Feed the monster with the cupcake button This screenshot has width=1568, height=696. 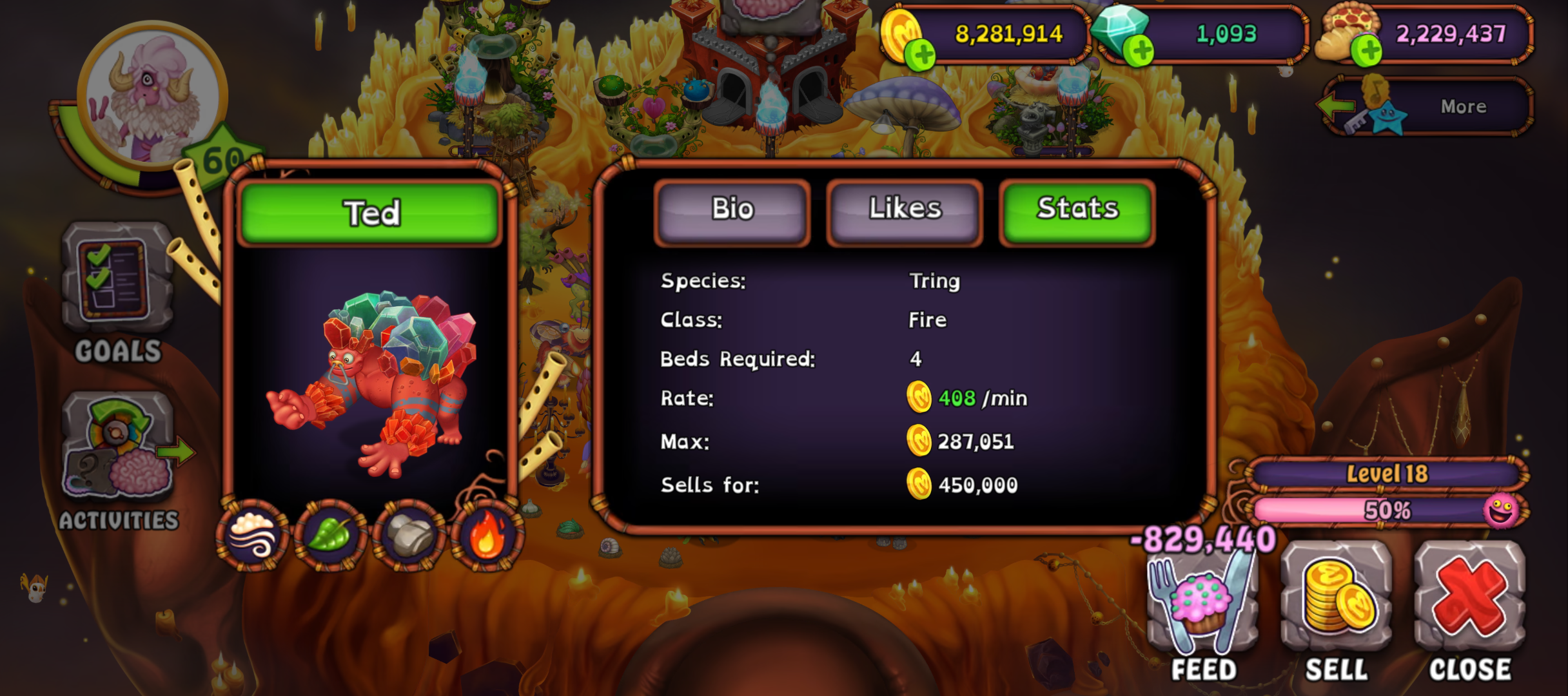1202,603
